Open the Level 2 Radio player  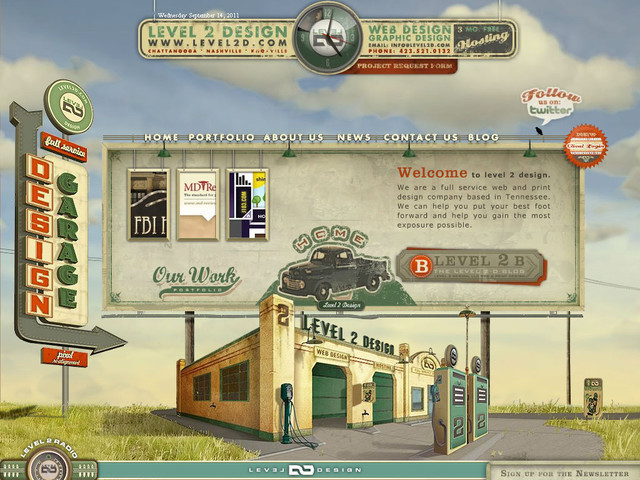pyautogui.click(x=47, y=464)
